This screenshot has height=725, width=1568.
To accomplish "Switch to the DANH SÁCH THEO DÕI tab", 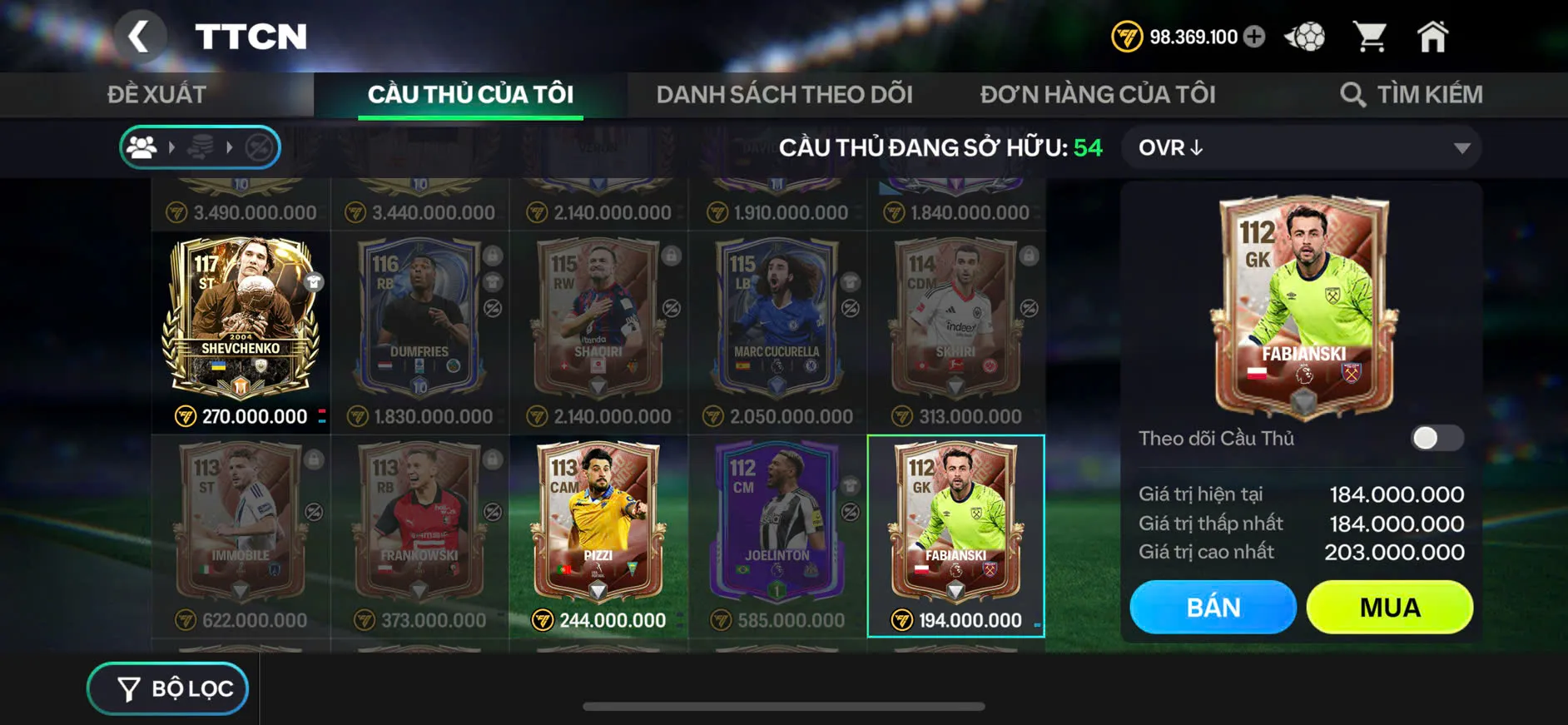I will 785,93.
